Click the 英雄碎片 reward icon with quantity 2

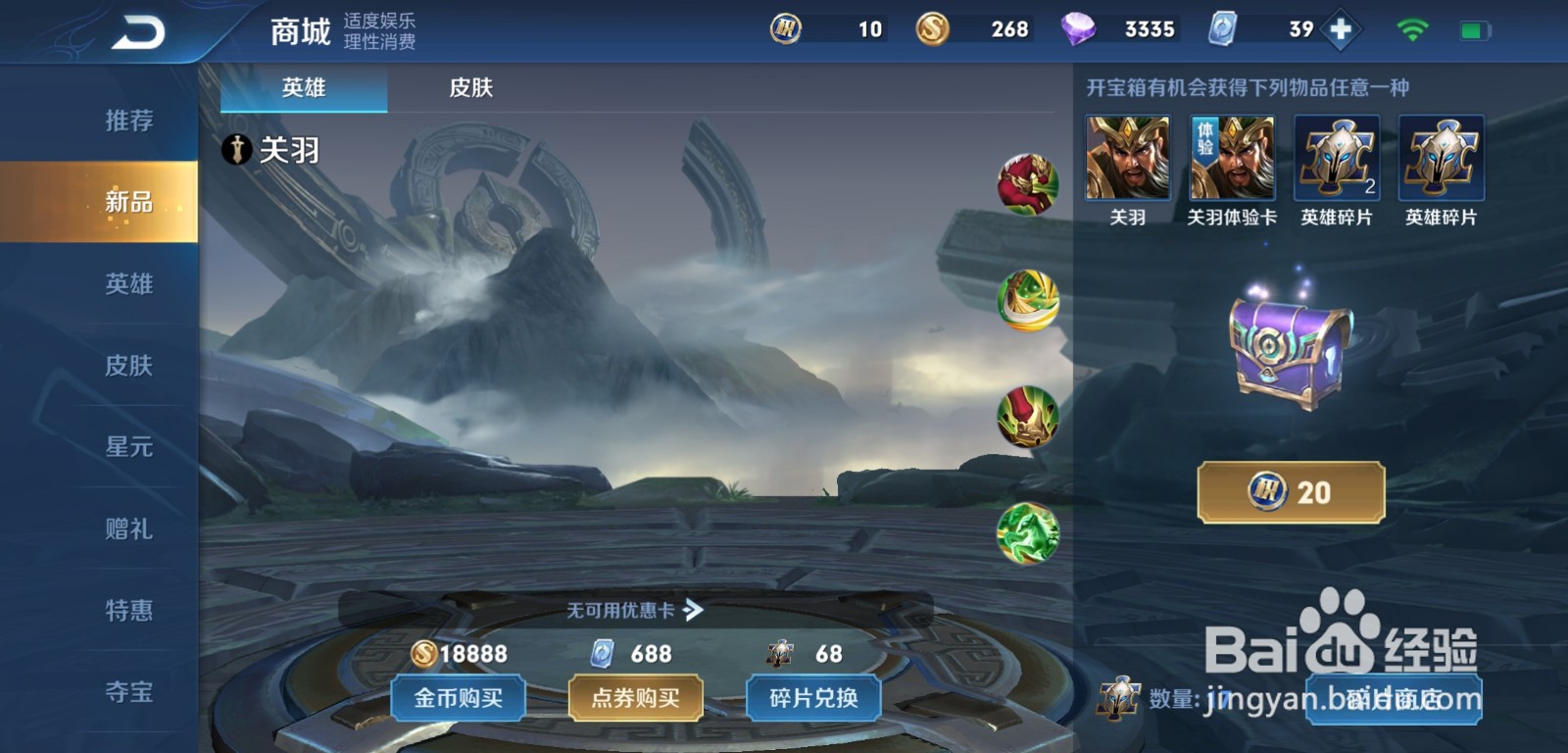tap(1339, 157)
